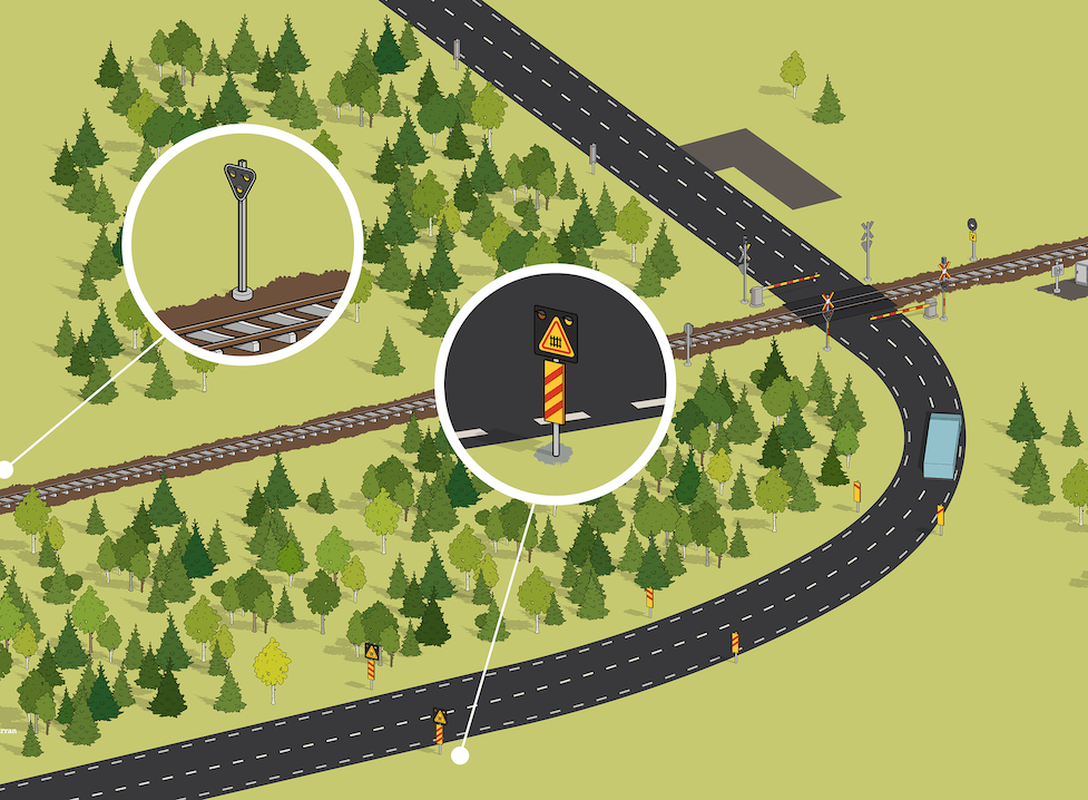The image size is (1088, 800).
Task: Select the level crossing warning sign callout
Action: tap(555, 385)
